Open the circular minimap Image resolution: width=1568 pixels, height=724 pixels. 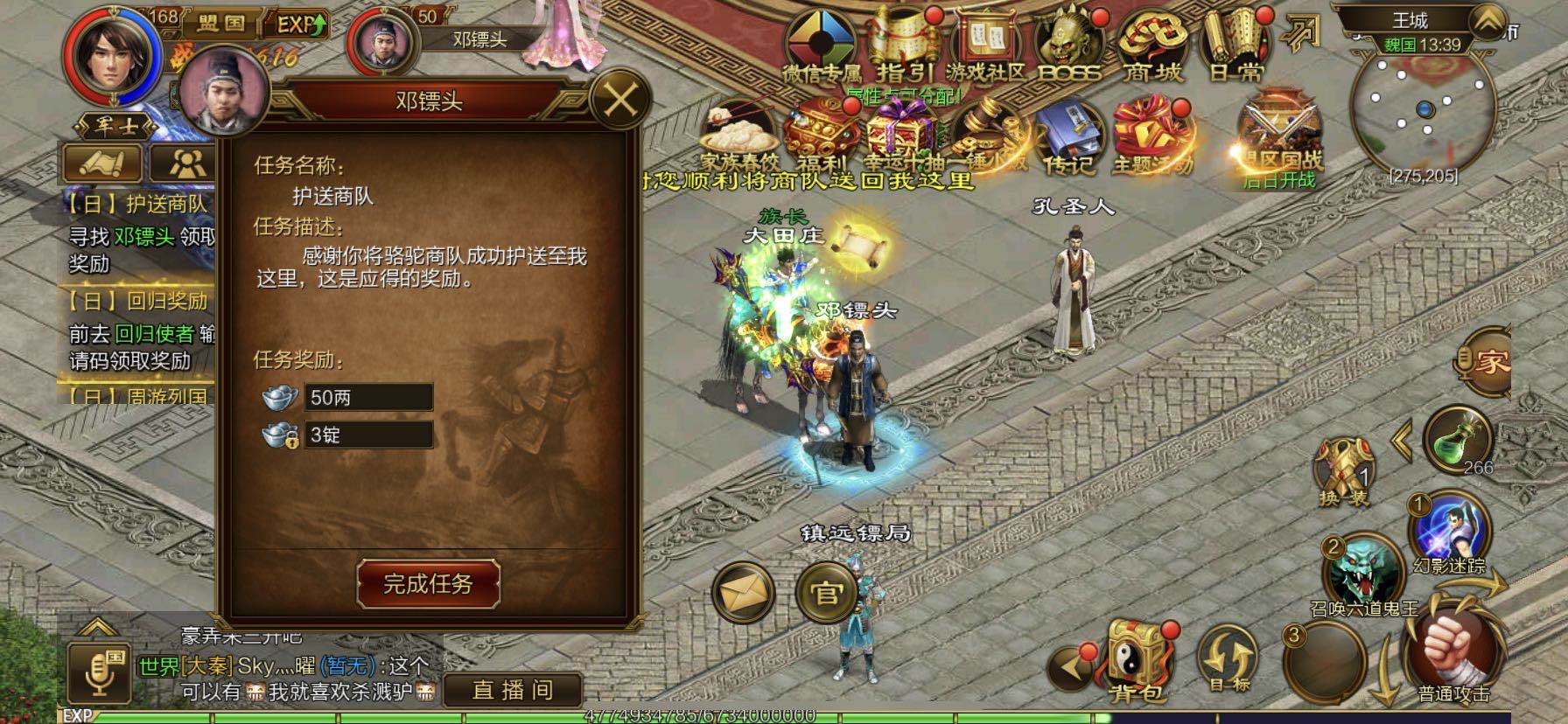[1423, 109]
